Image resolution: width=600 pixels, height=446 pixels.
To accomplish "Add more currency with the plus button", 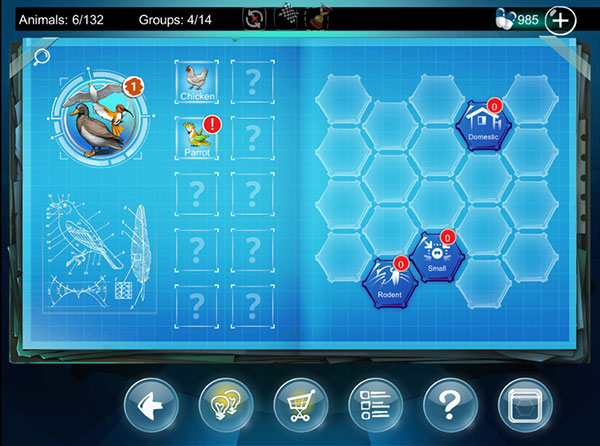I will 562,19.
